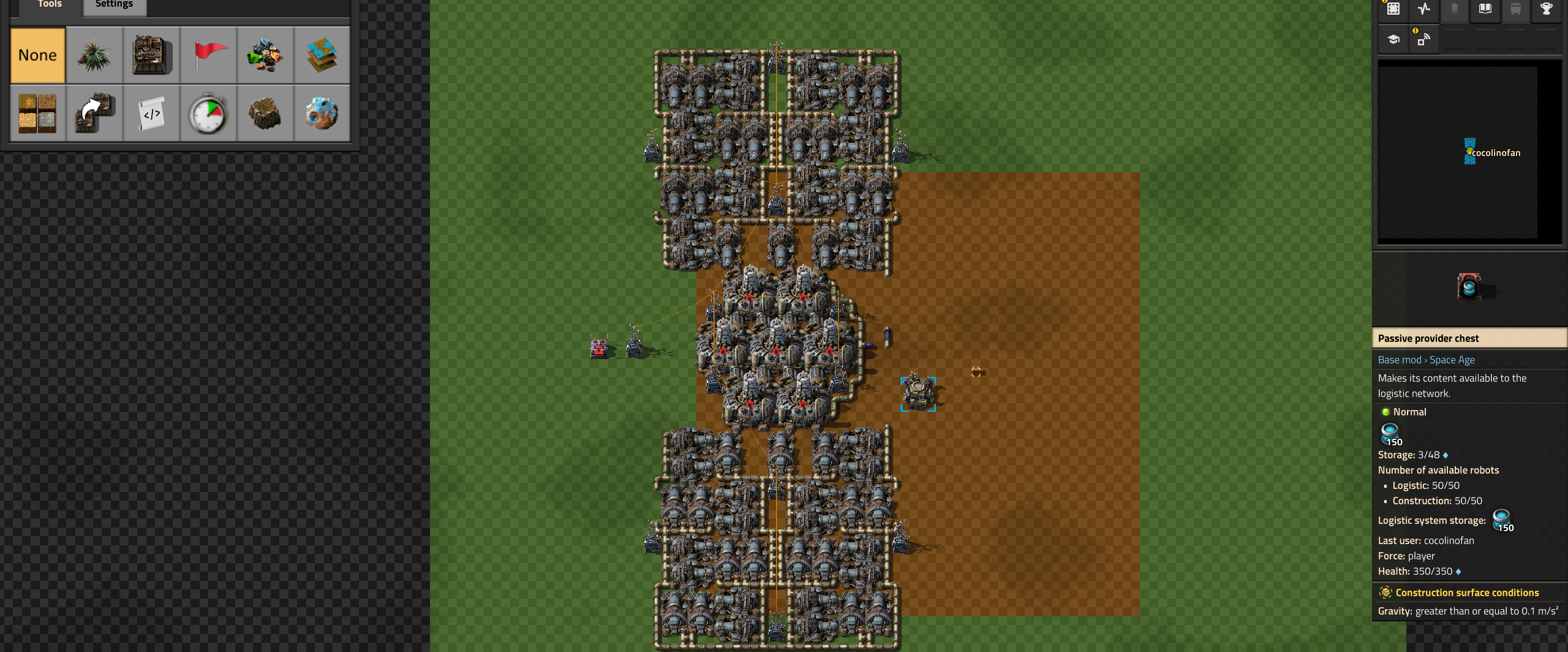Screen dimensions: 1568x652
Task: Select the Cliffs editor tool
Action: click(266, 113)
